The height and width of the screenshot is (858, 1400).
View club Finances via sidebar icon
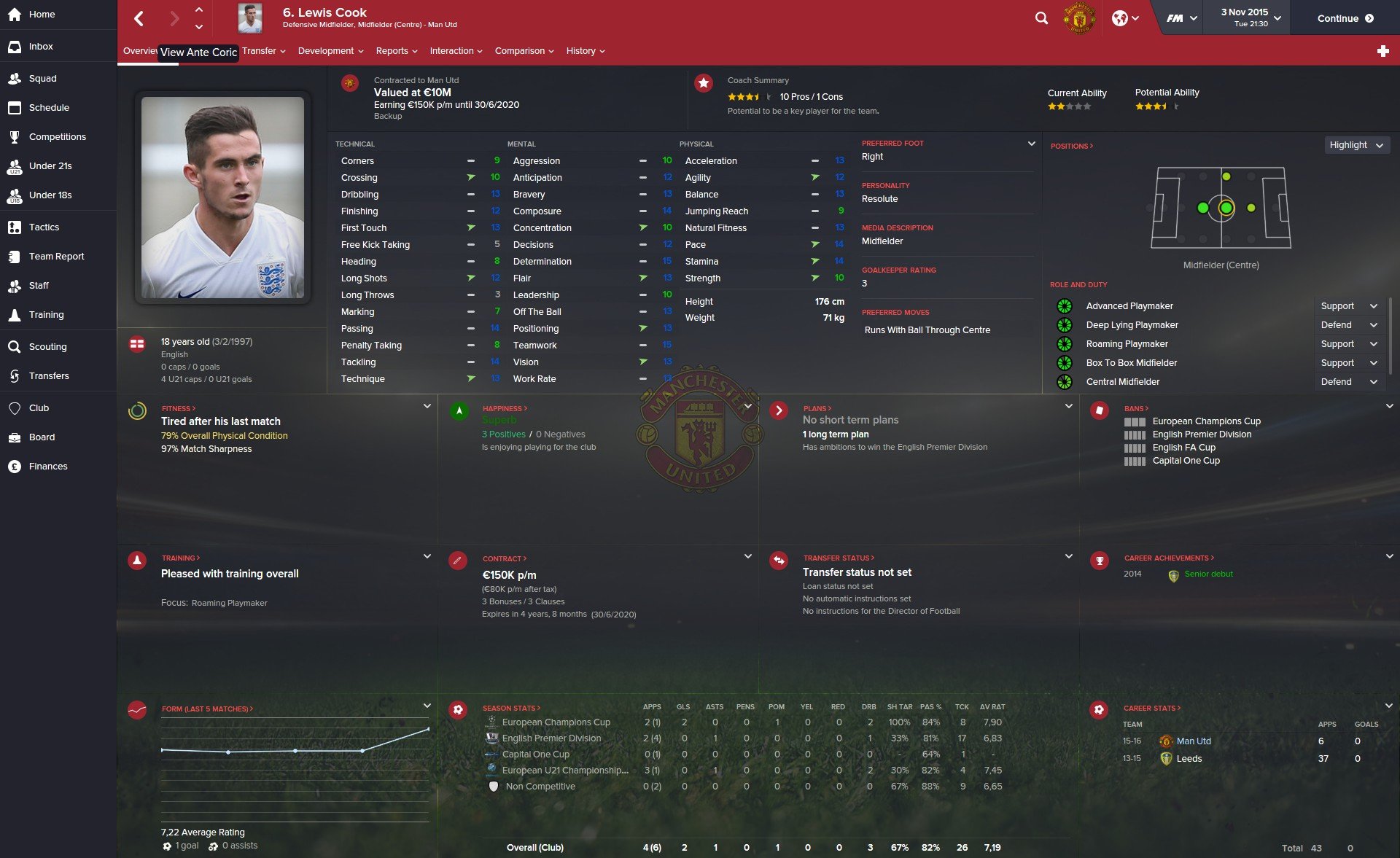click(48, 466)
